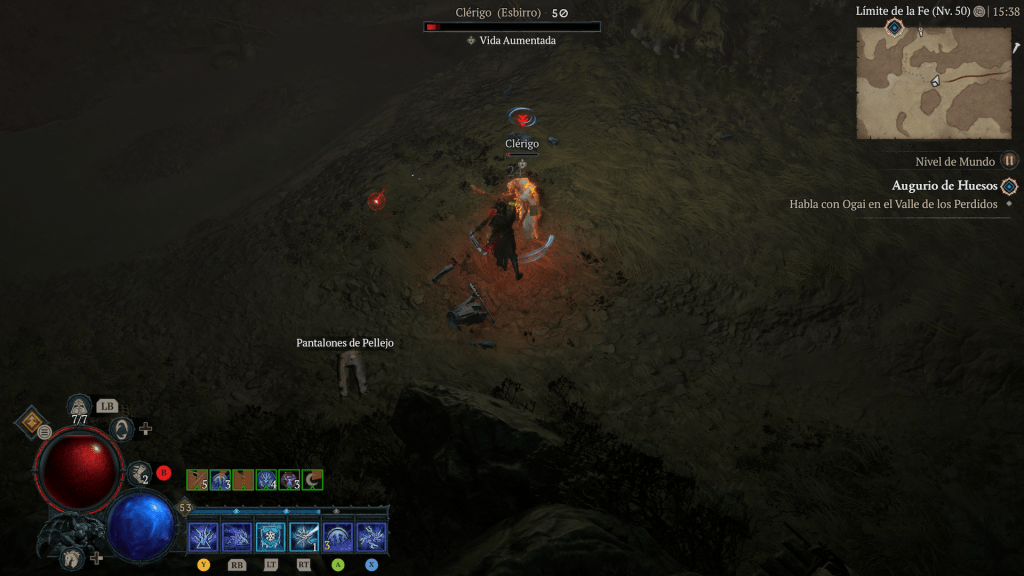Inspect the crescent moon buff icon
Image resolution: width=1024 pixels, height=576 pixels.
pyautogui.click(x=312, y=480)
